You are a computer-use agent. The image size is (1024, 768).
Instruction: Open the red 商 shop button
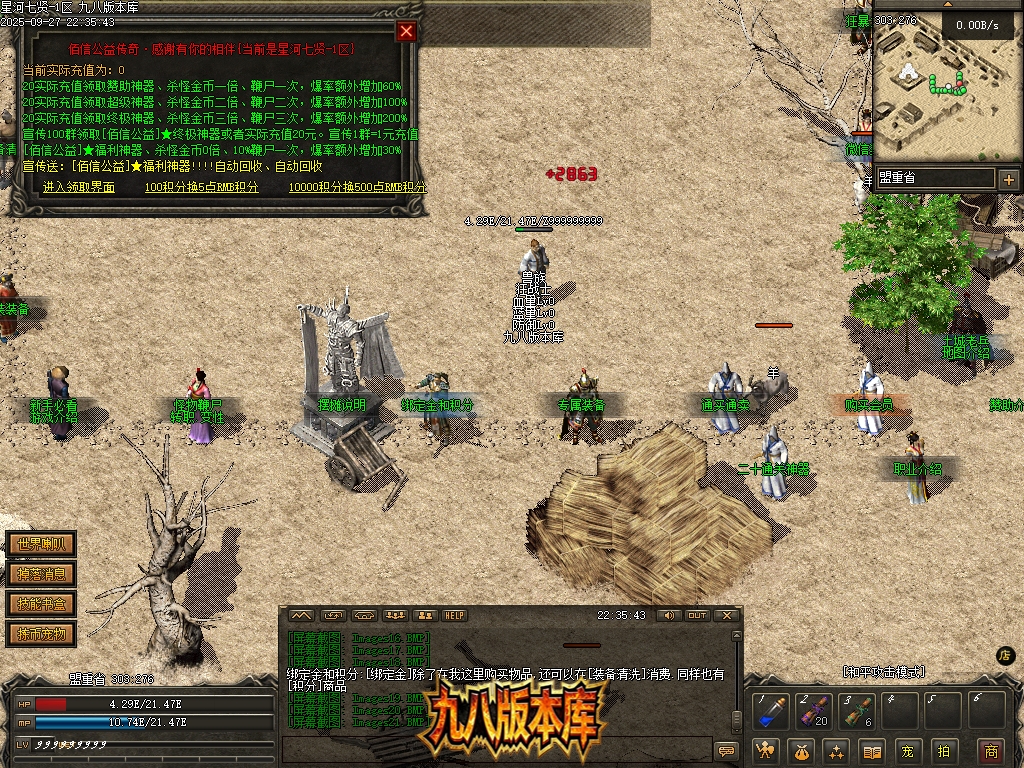pyautogui.click(x=991, y=750)
